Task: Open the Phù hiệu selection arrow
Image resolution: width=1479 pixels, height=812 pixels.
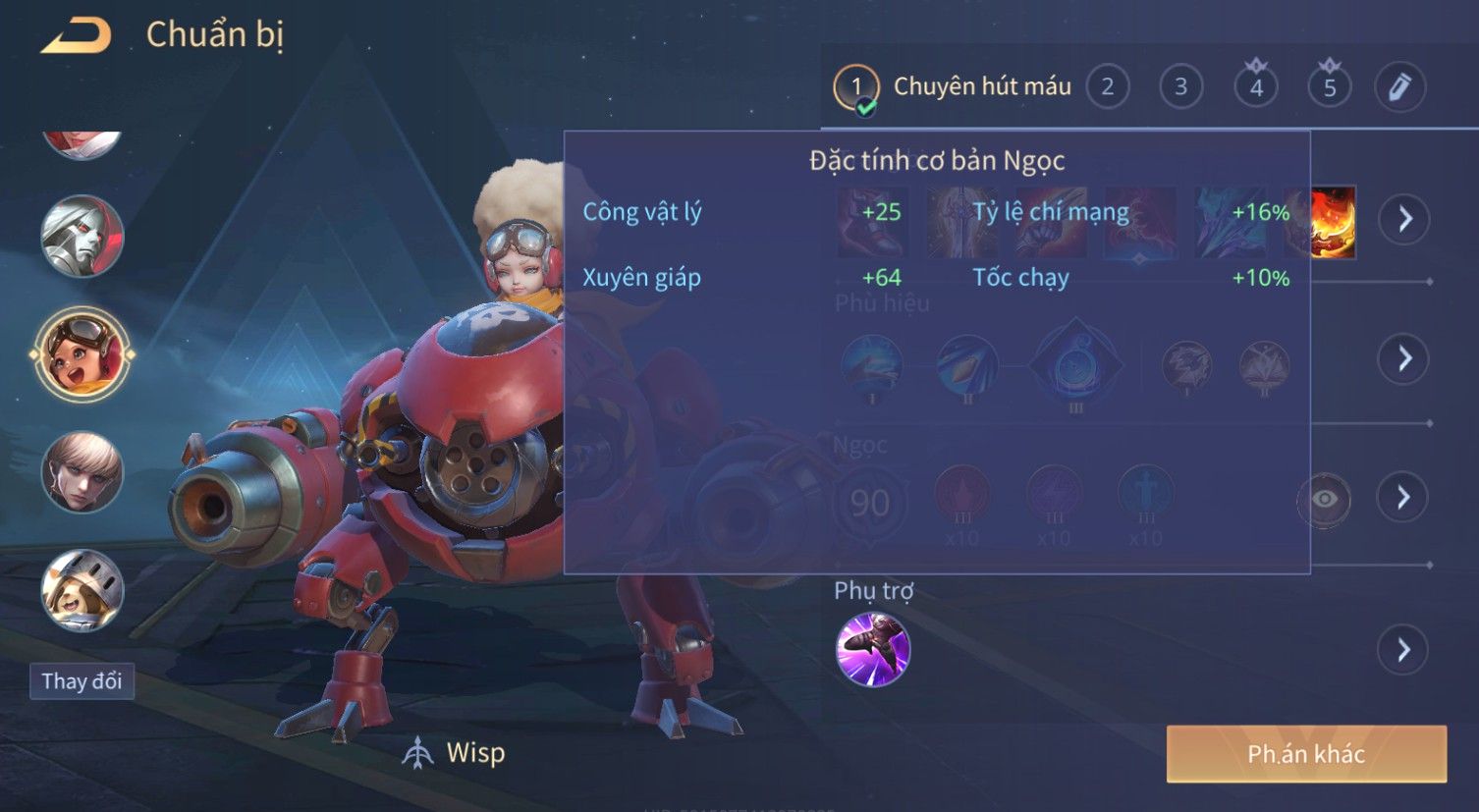Action: (1404, 358)
